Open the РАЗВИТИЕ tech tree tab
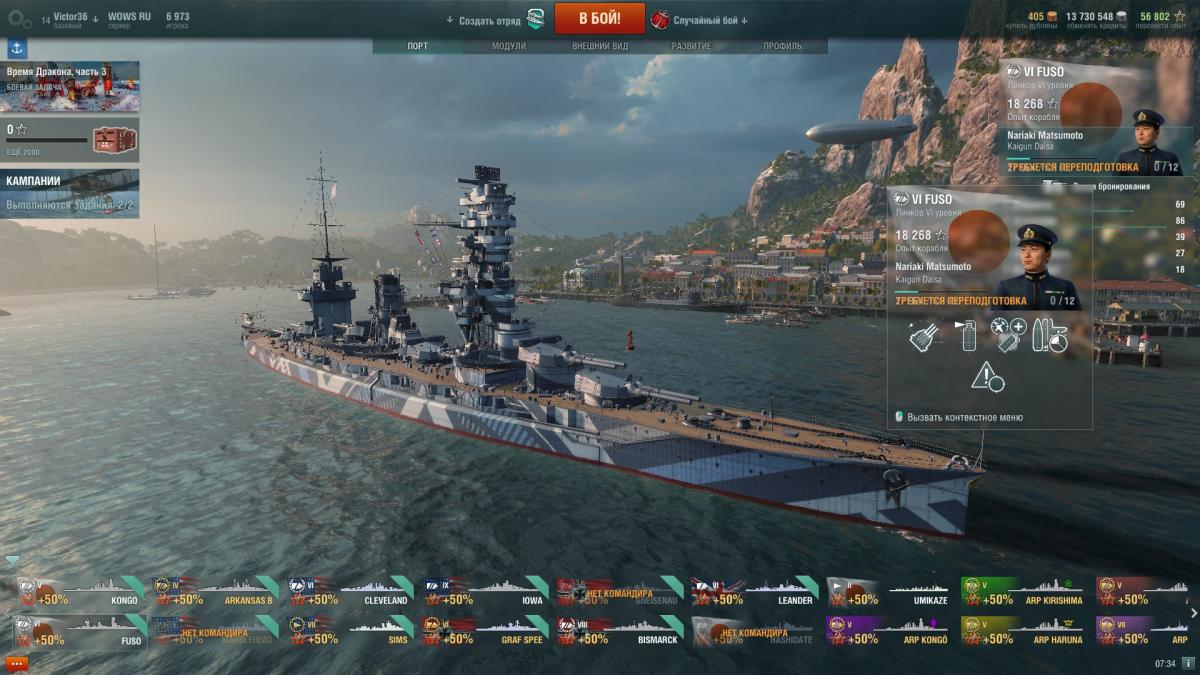The image size is (1200, 675). point(691,46)
